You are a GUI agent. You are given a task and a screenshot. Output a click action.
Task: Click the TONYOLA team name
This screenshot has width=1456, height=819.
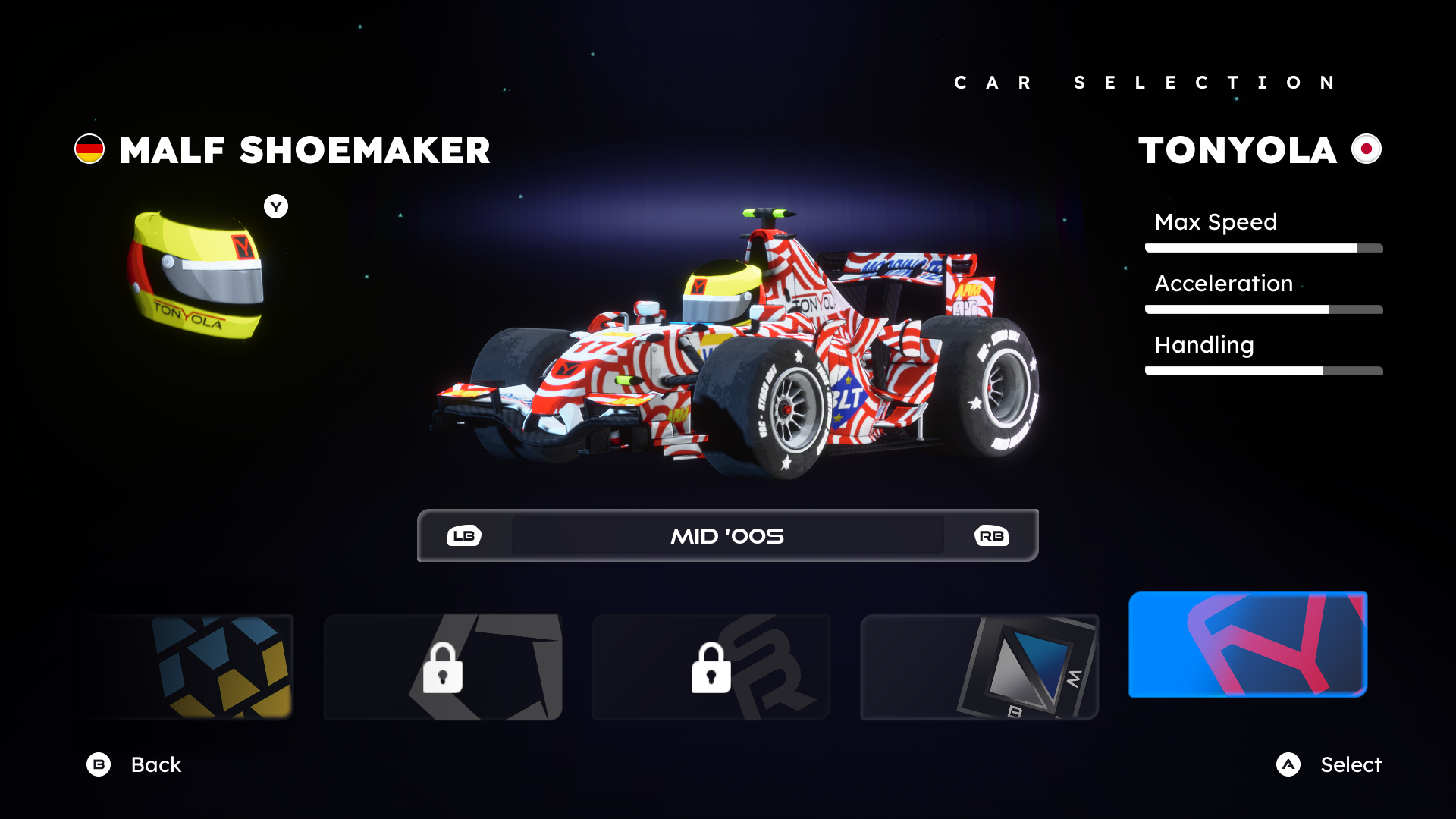[1236, 149]
